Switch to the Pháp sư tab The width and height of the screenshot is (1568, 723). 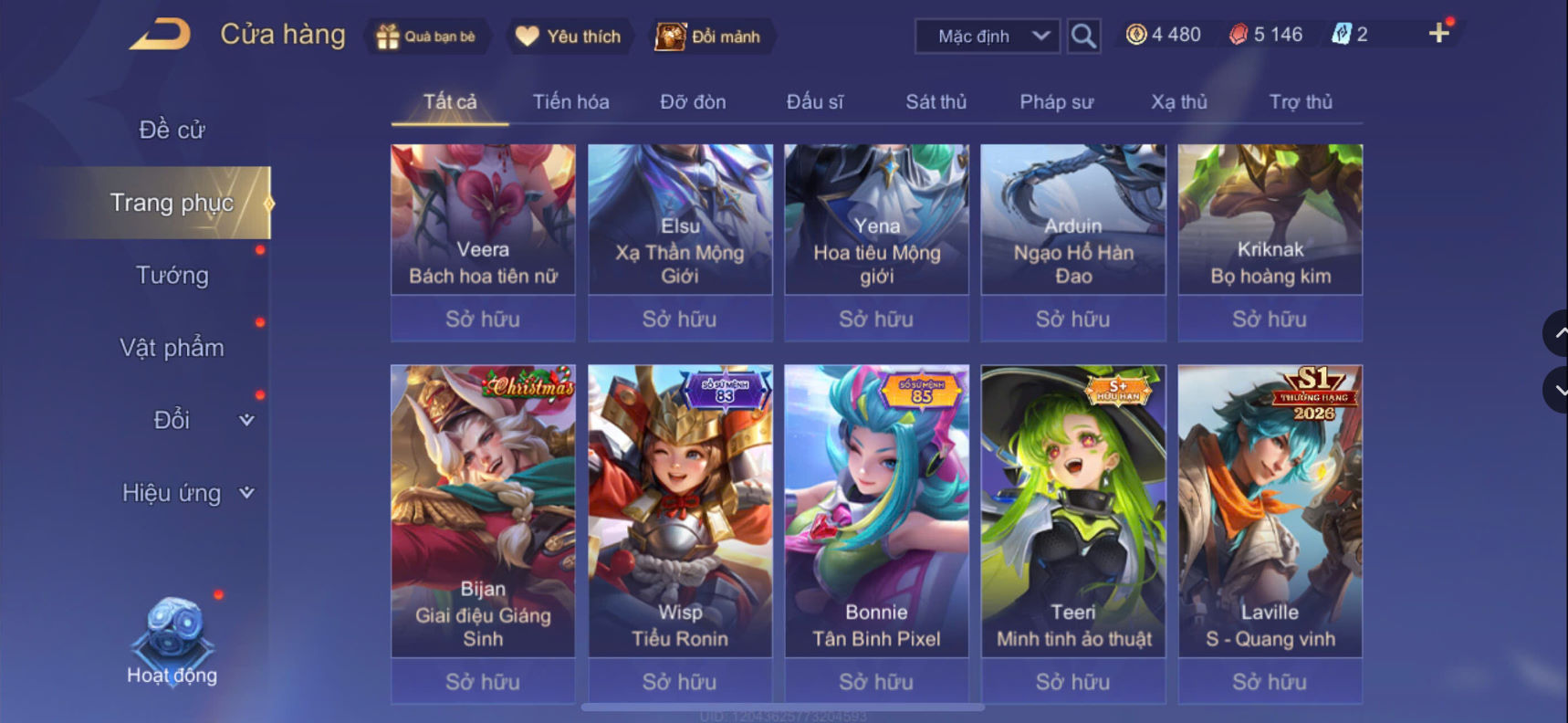(1056, 101)
